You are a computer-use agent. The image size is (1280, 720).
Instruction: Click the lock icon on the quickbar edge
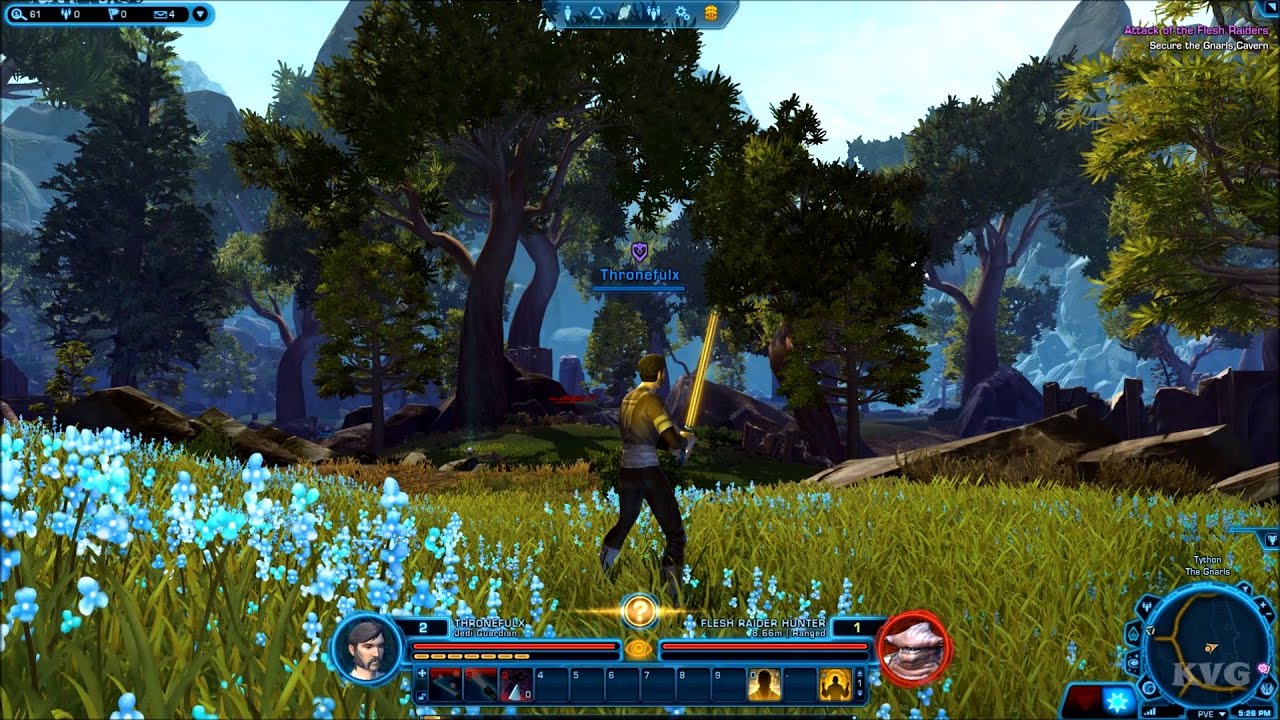[x=421, y=694]
